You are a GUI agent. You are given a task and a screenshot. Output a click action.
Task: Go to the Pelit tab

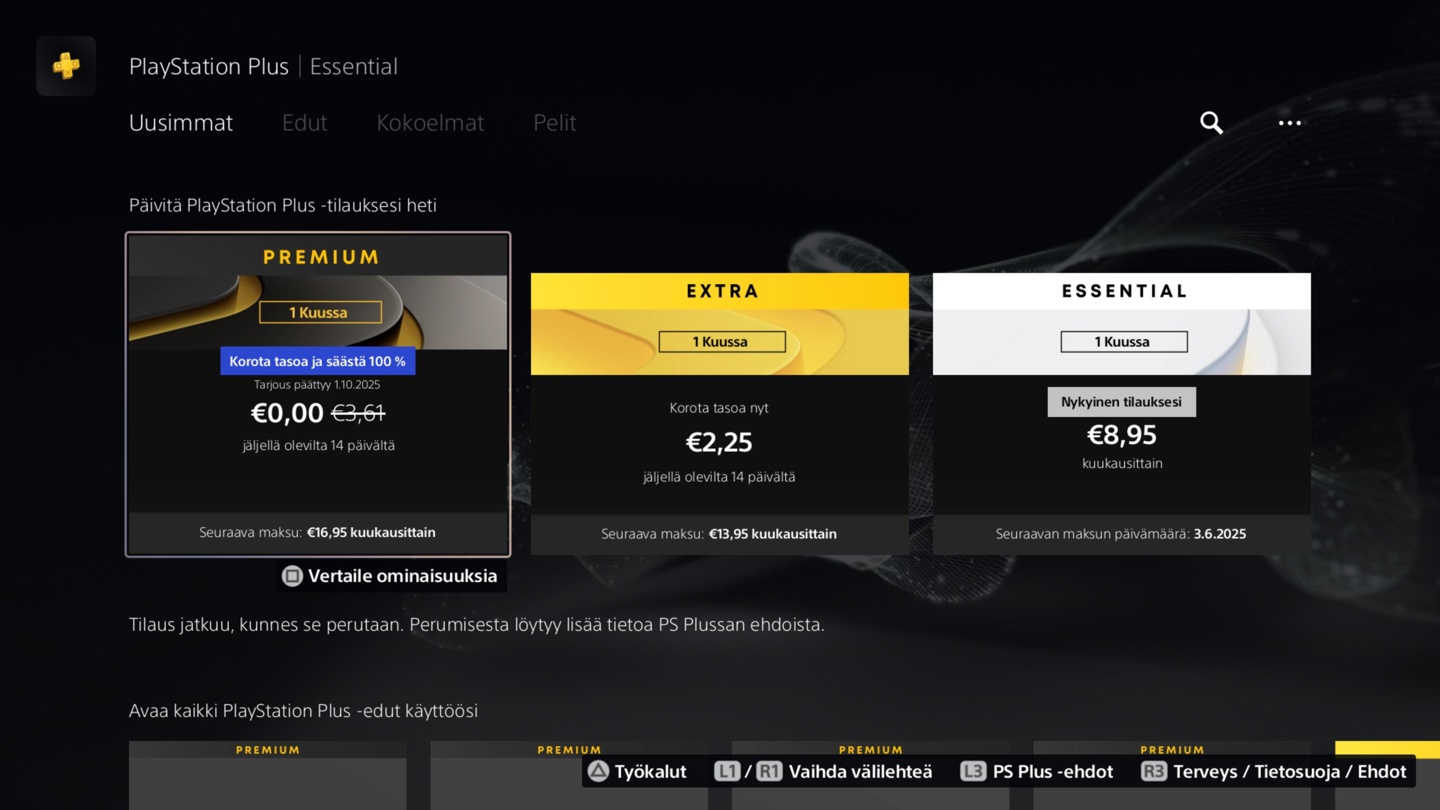554,123
